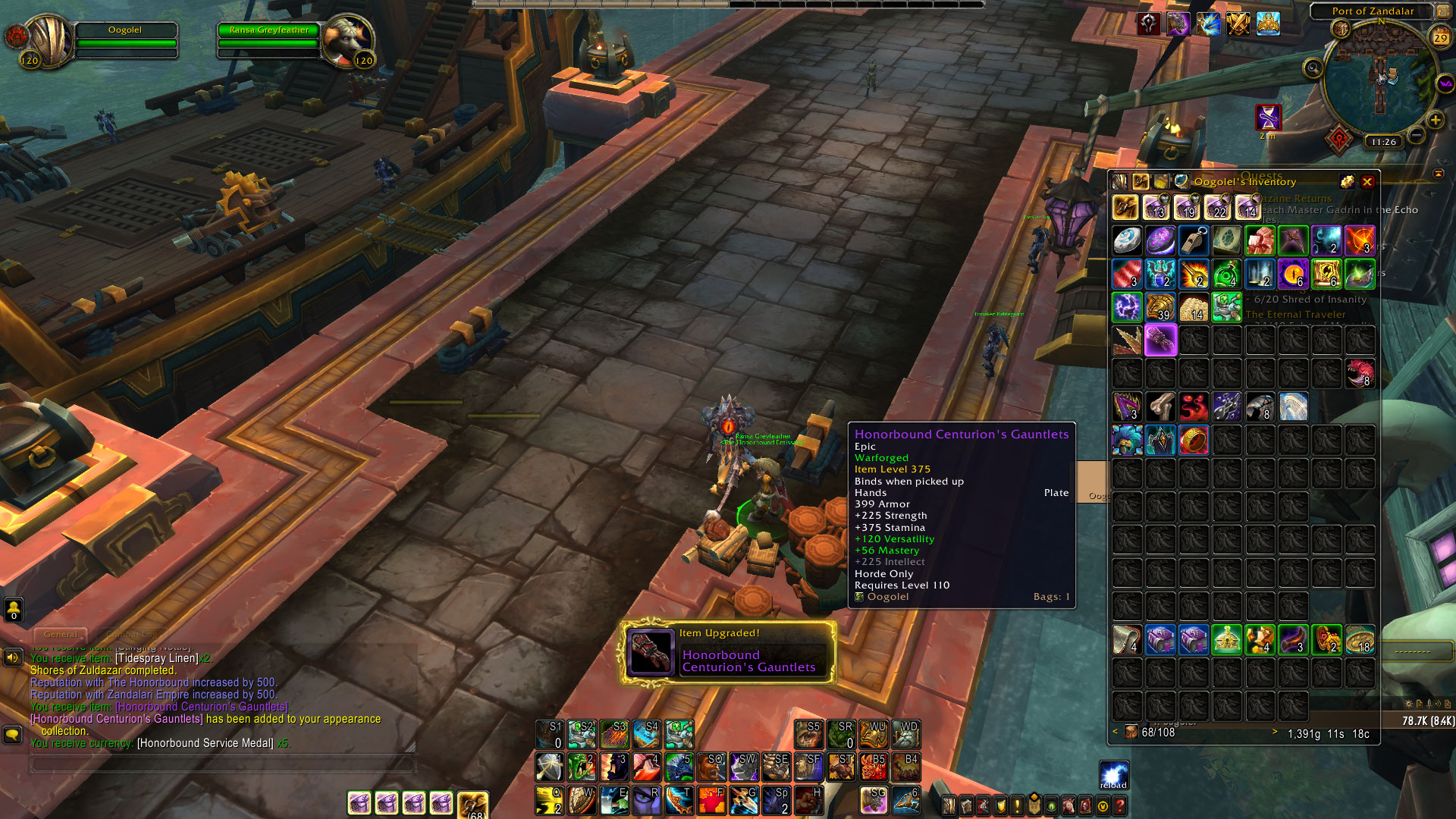The image size is (1456, 819).
Task: Click the Honorbound Centurion's Gauntlets chat link
Action: pyautogui.click(x=201, y=706)
